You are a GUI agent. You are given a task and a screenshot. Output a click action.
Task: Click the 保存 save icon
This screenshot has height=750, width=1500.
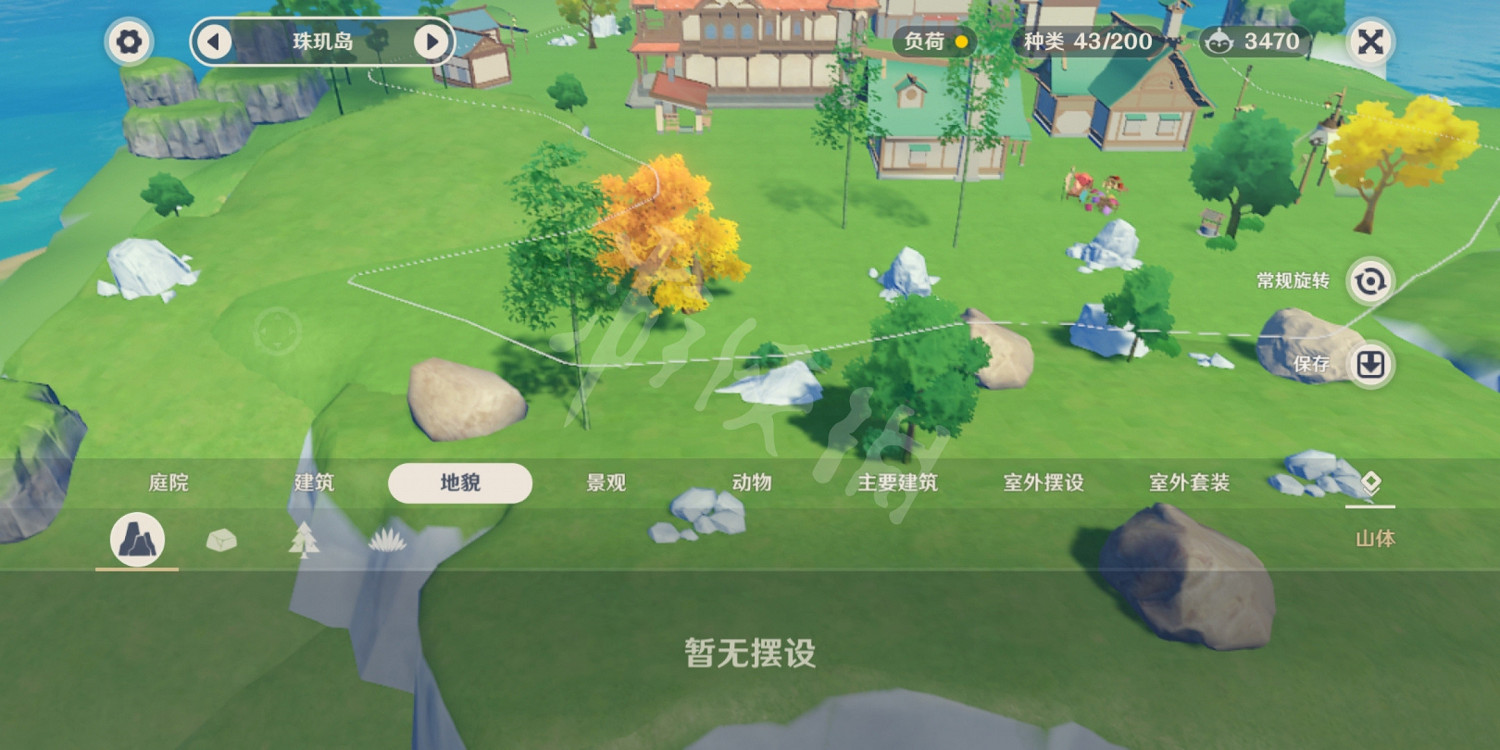tap(1372, 365)
